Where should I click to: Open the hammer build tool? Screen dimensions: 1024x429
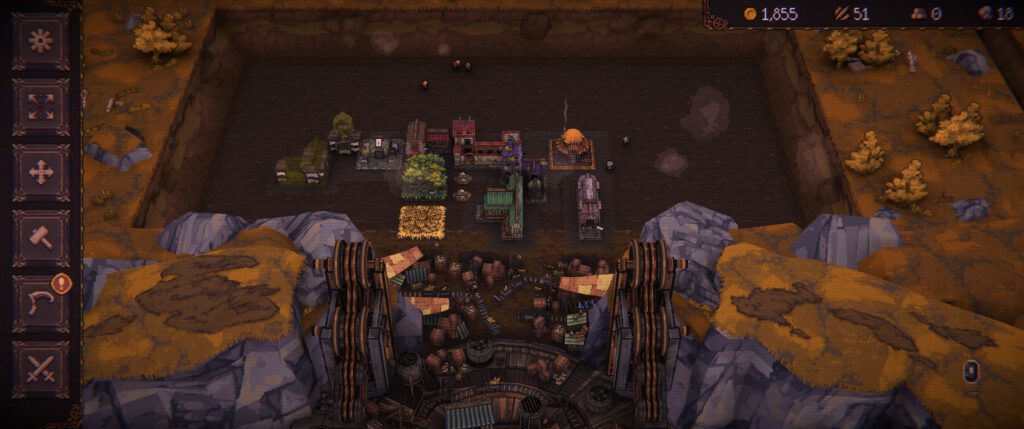pyautogui.click(x=41, y=238)
